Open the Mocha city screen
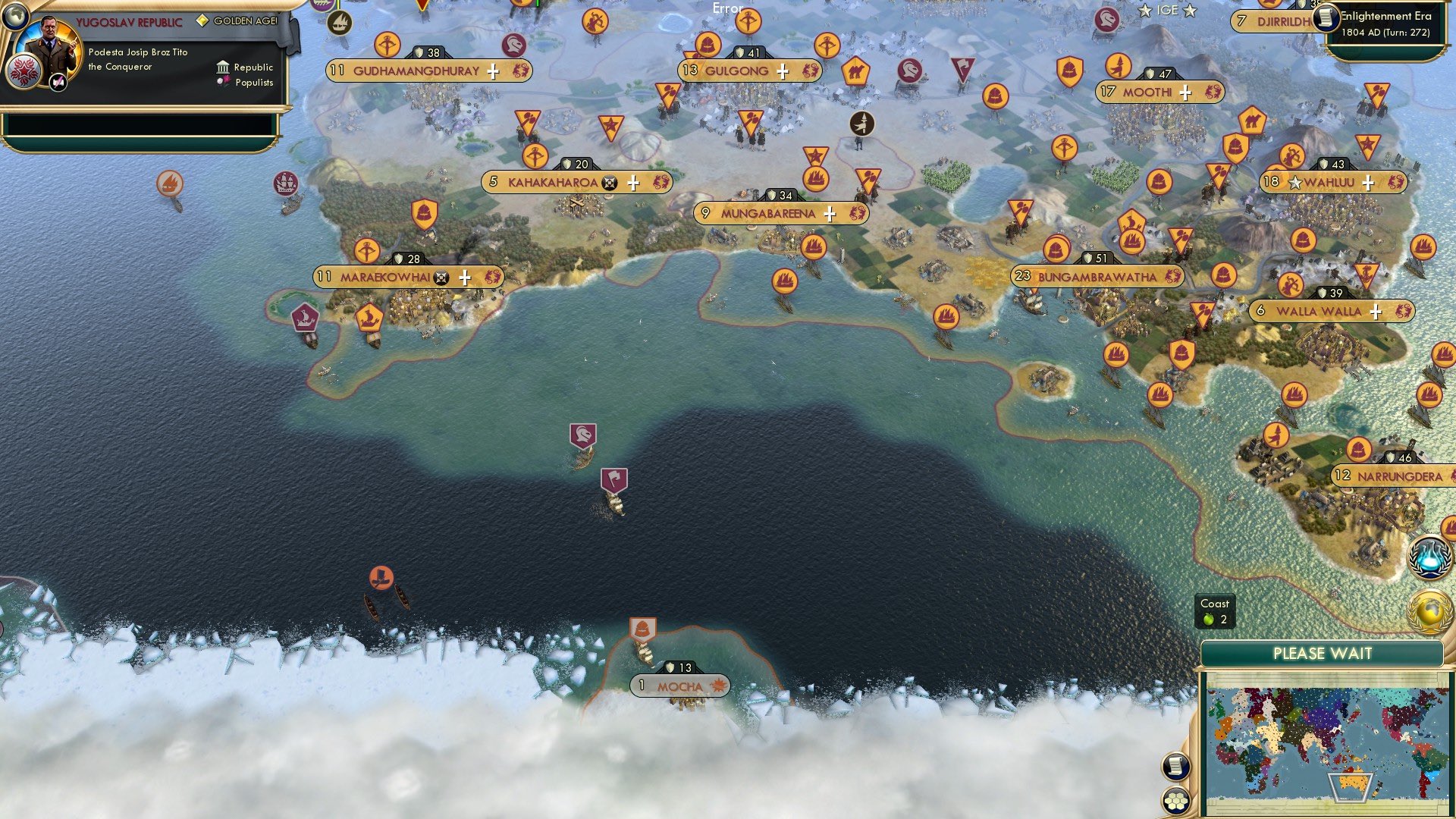1456x819 pixels. [679, 685]
